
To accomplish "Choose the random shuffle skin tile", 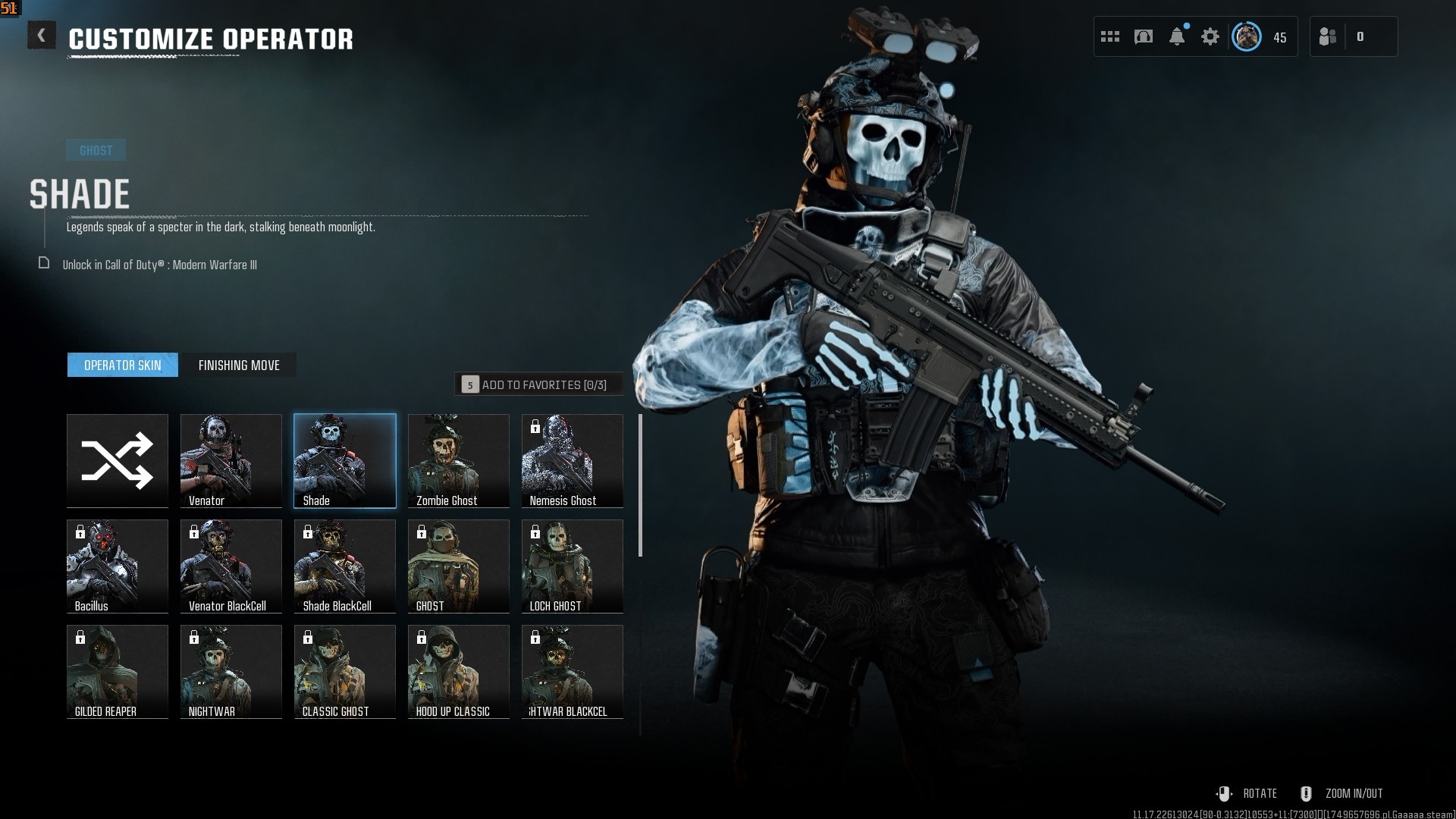I will (x=118, y=460).
